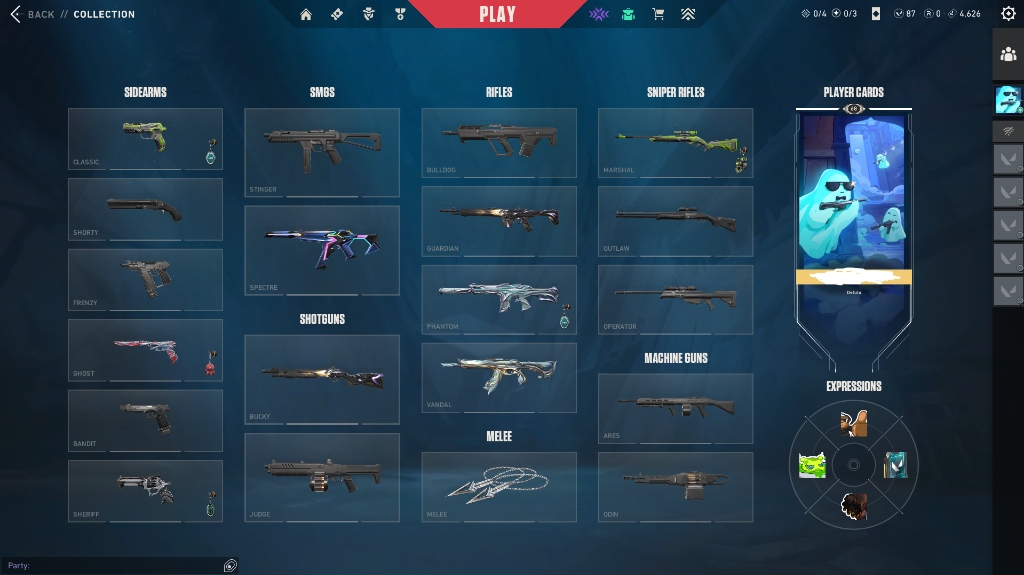1024x575 pixels.
Task: Choose the Ghost sidearm skin slot
Action: 145,350
